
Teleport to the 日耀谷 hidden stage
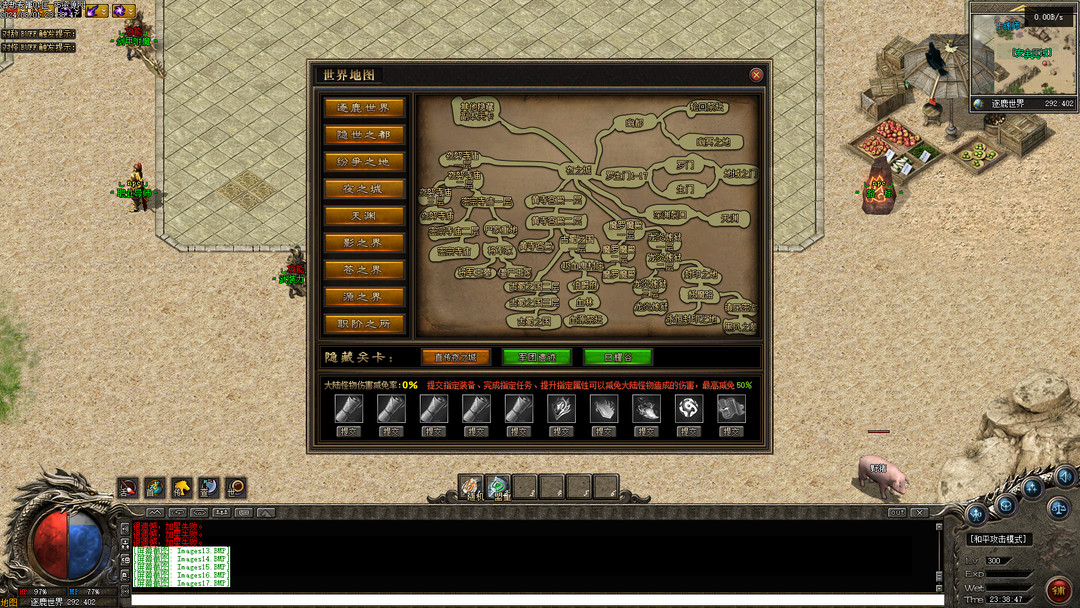[x=618, y=357]
